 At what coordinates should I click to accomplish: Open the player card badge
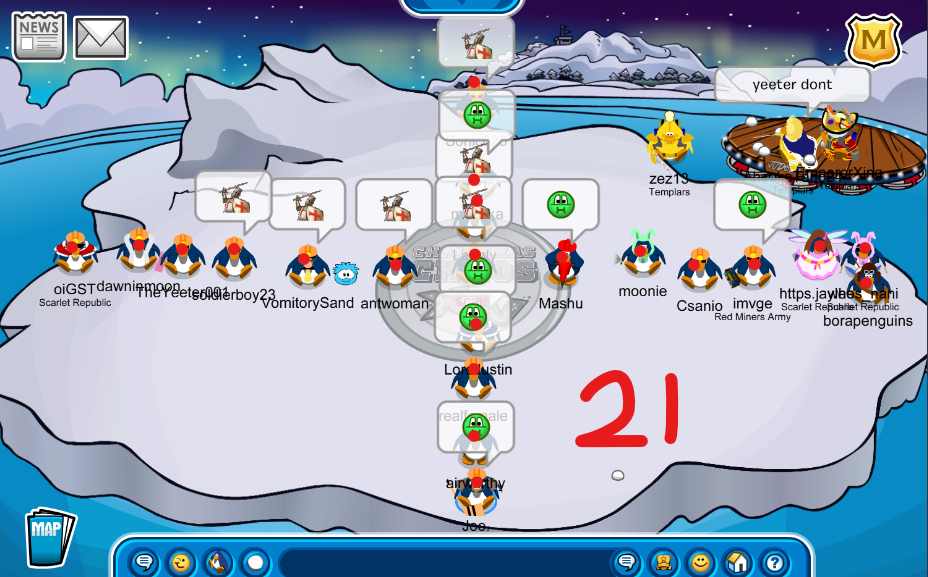pos(662,562)
